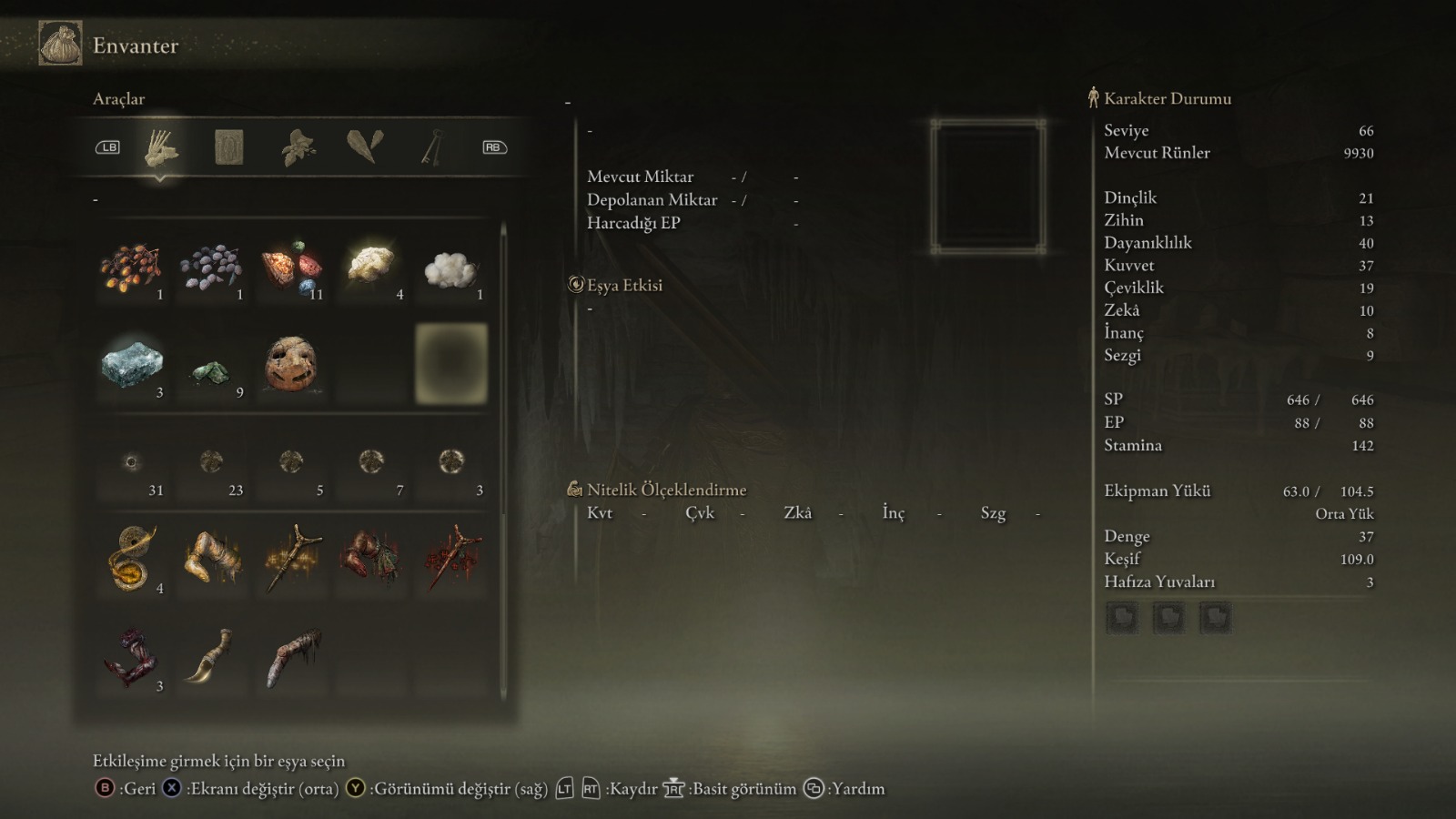Image resolution: width=1456 pixels, height=819 pixels.
Task: Pick the golden Tarnished's Furled Finger
Action: 212,558
